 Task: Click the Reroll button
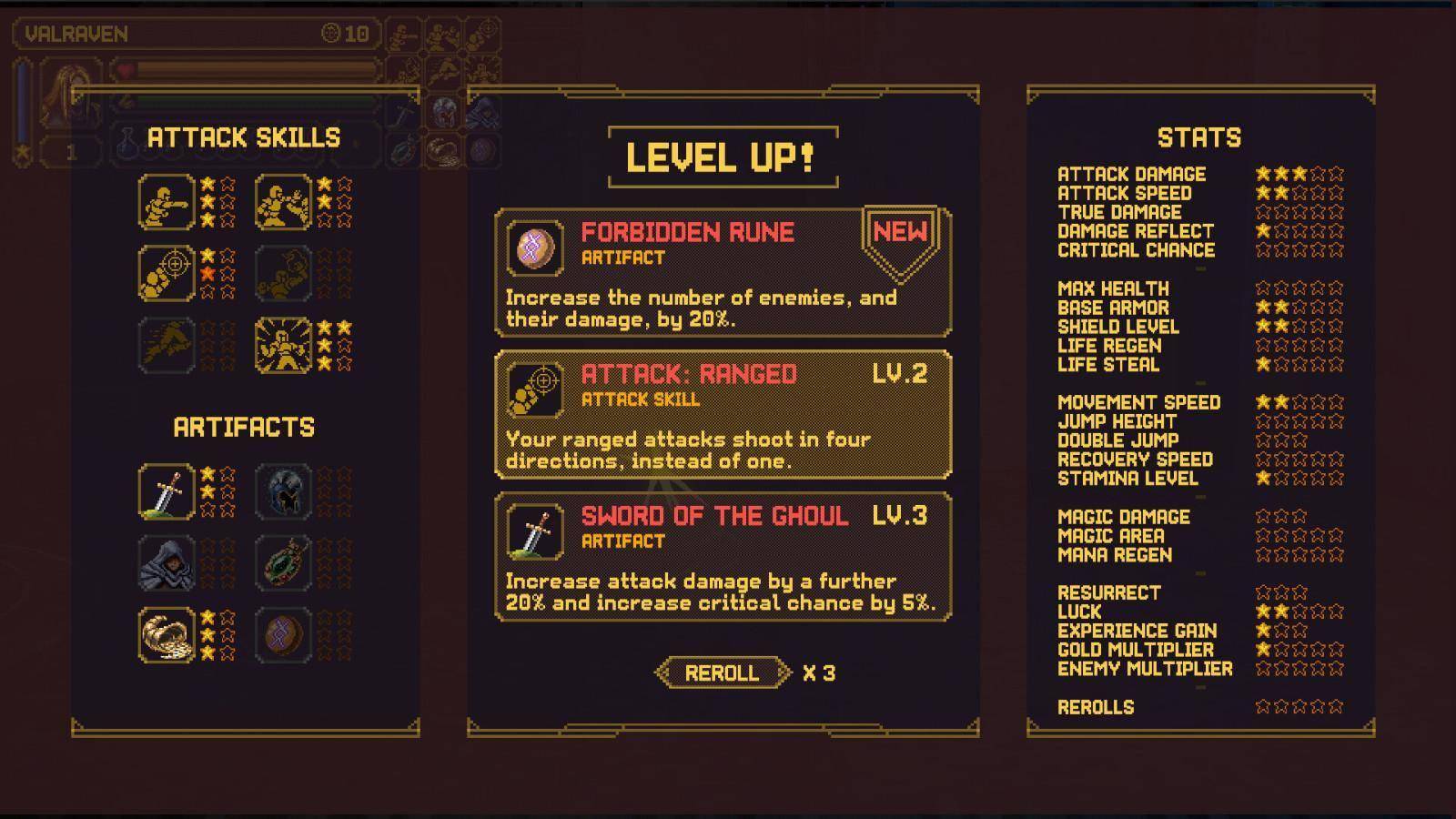click(722, 672)
